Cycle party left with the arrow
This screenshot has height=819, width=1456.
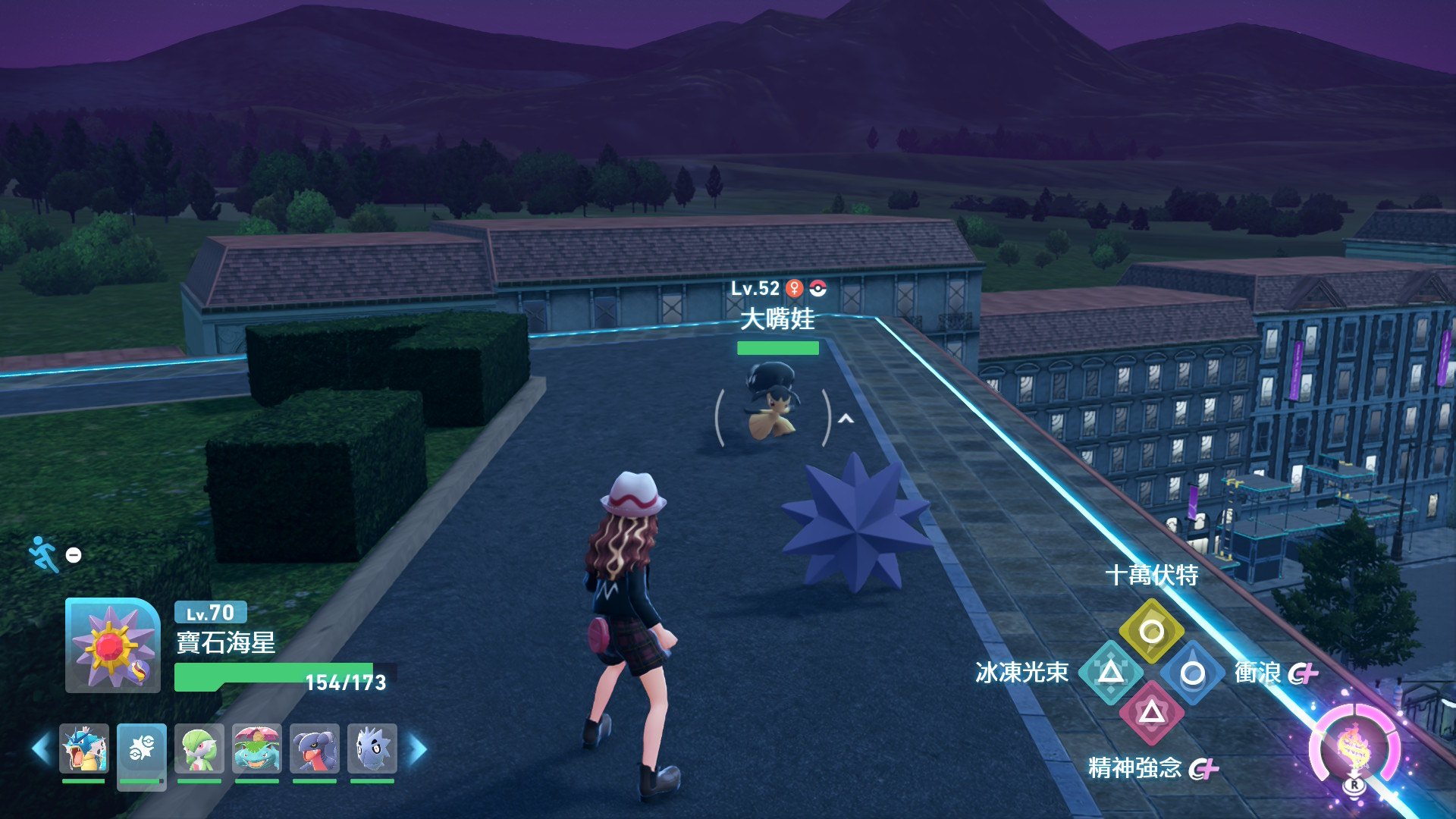click(41, 749)
